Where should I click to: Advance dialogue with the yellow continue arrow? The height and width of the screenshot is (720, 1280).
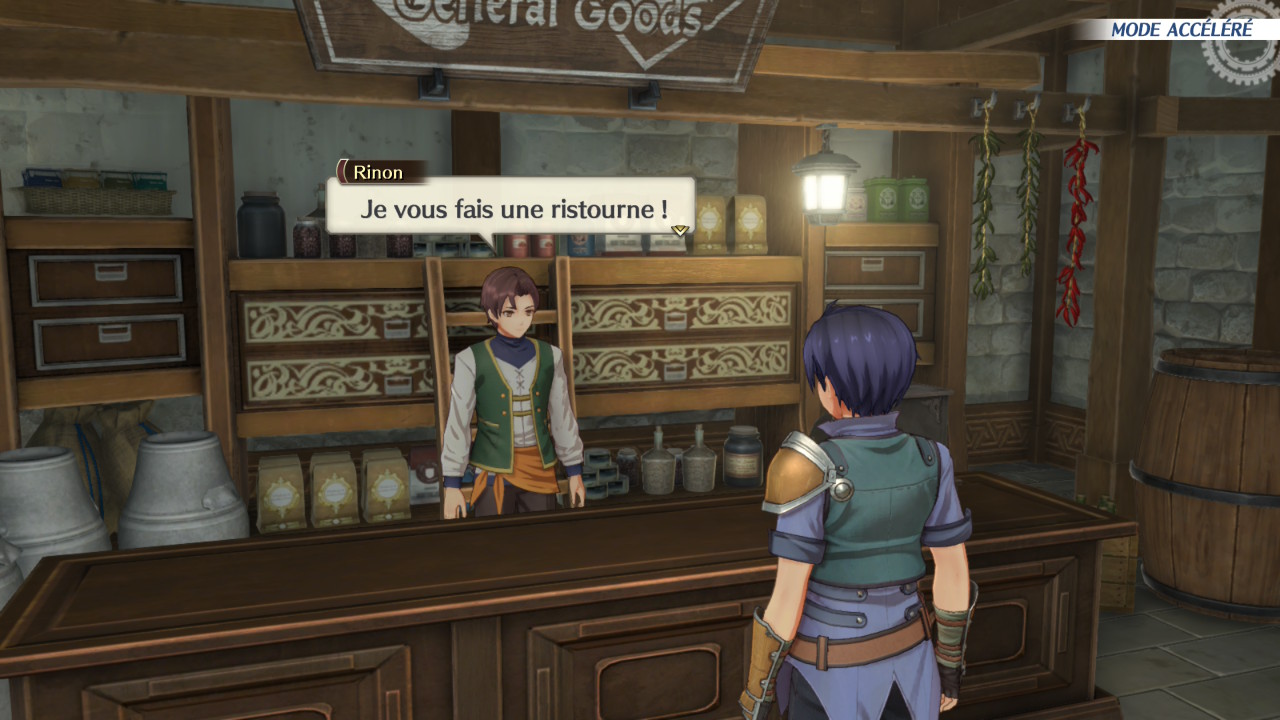point(680,230)
